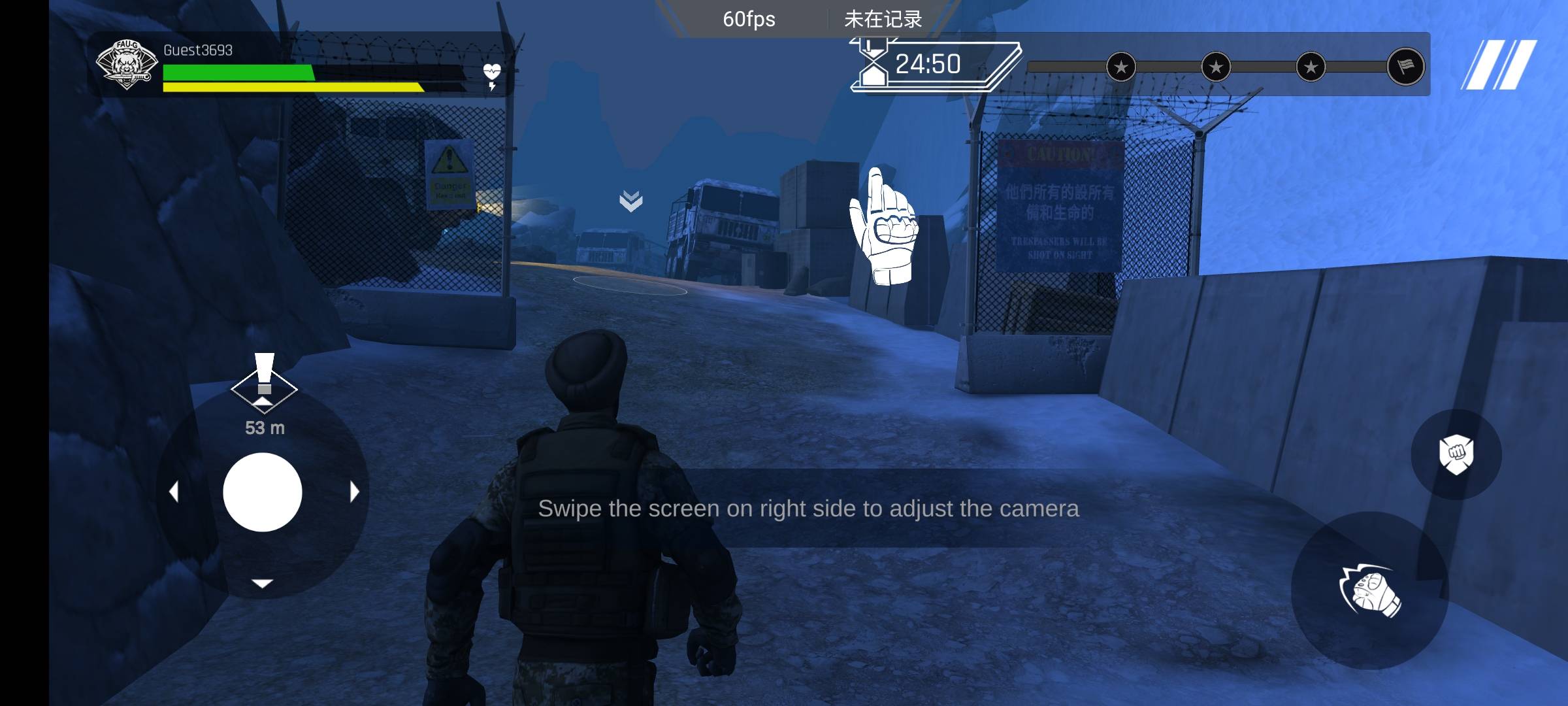This screenshot has height=706, width=1568.
Task: Tap the recording status label at top
Action: pyautogui.click(x=883, y=19)
